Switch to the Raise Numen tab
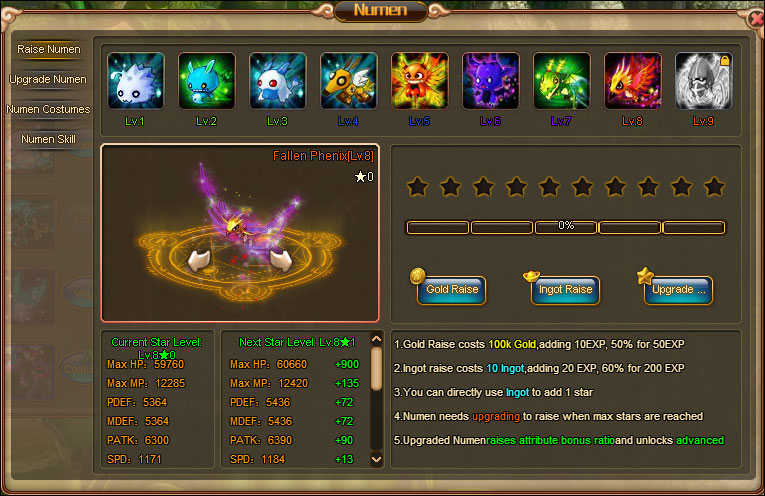The height and width of the screenshot is (496, 765). point(49,49)
